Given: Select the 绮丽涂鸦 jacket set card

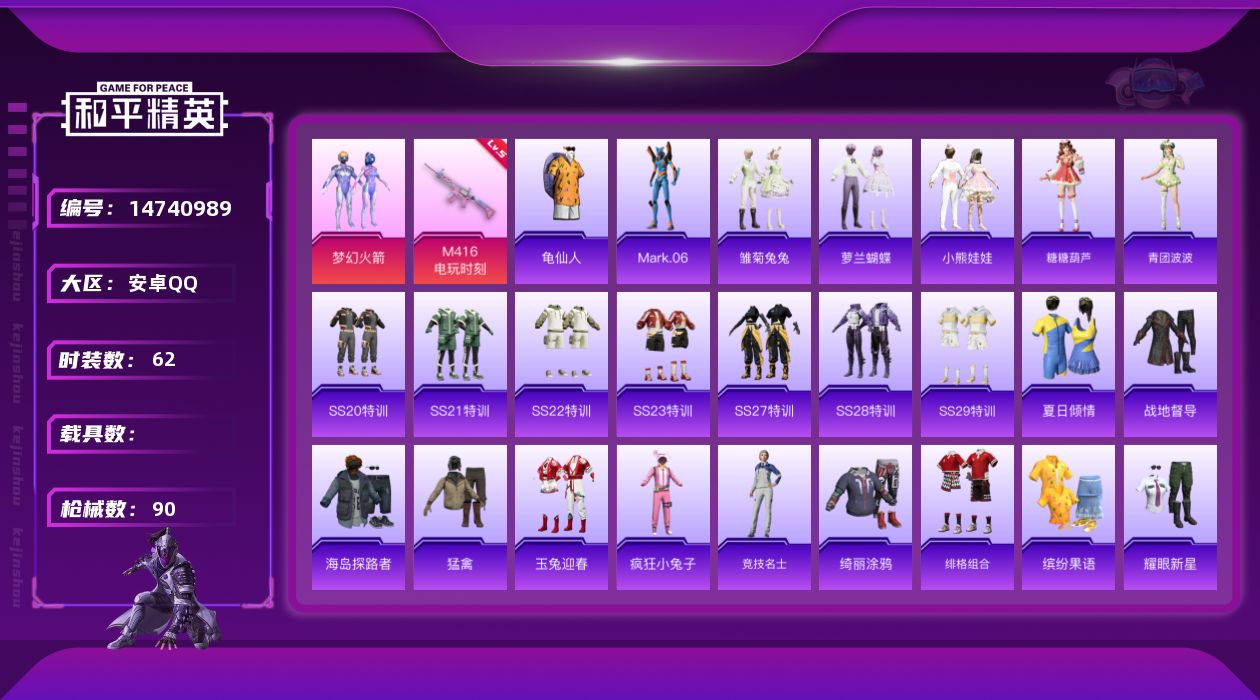Looking at the screenshot, I should 865,517.
